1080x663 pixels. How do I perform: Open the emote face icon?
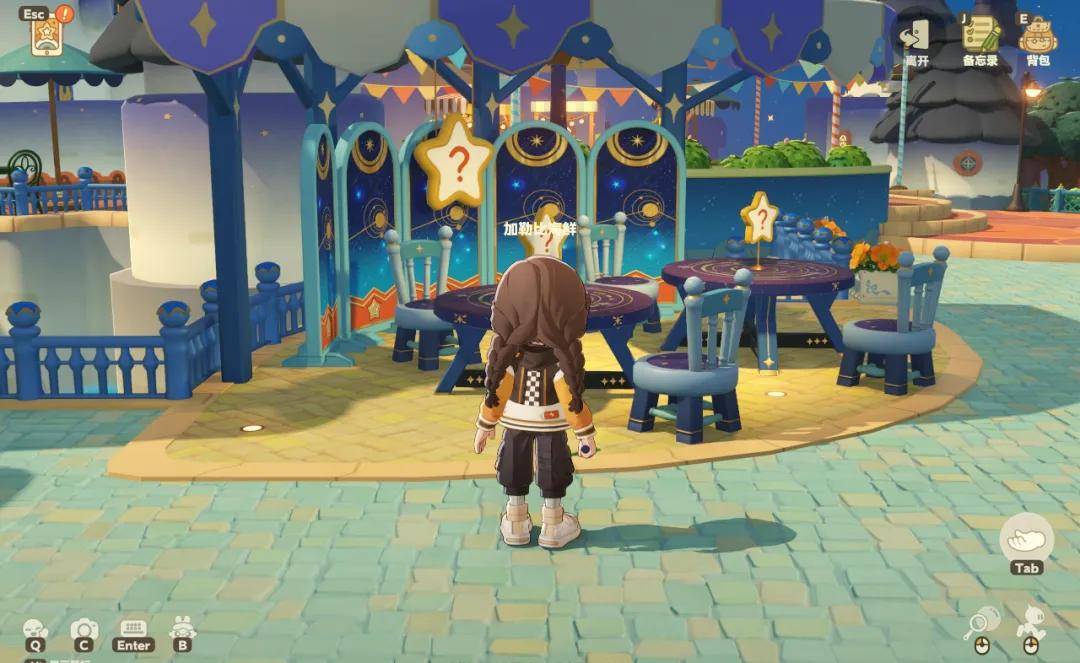(x=35, y=630)
